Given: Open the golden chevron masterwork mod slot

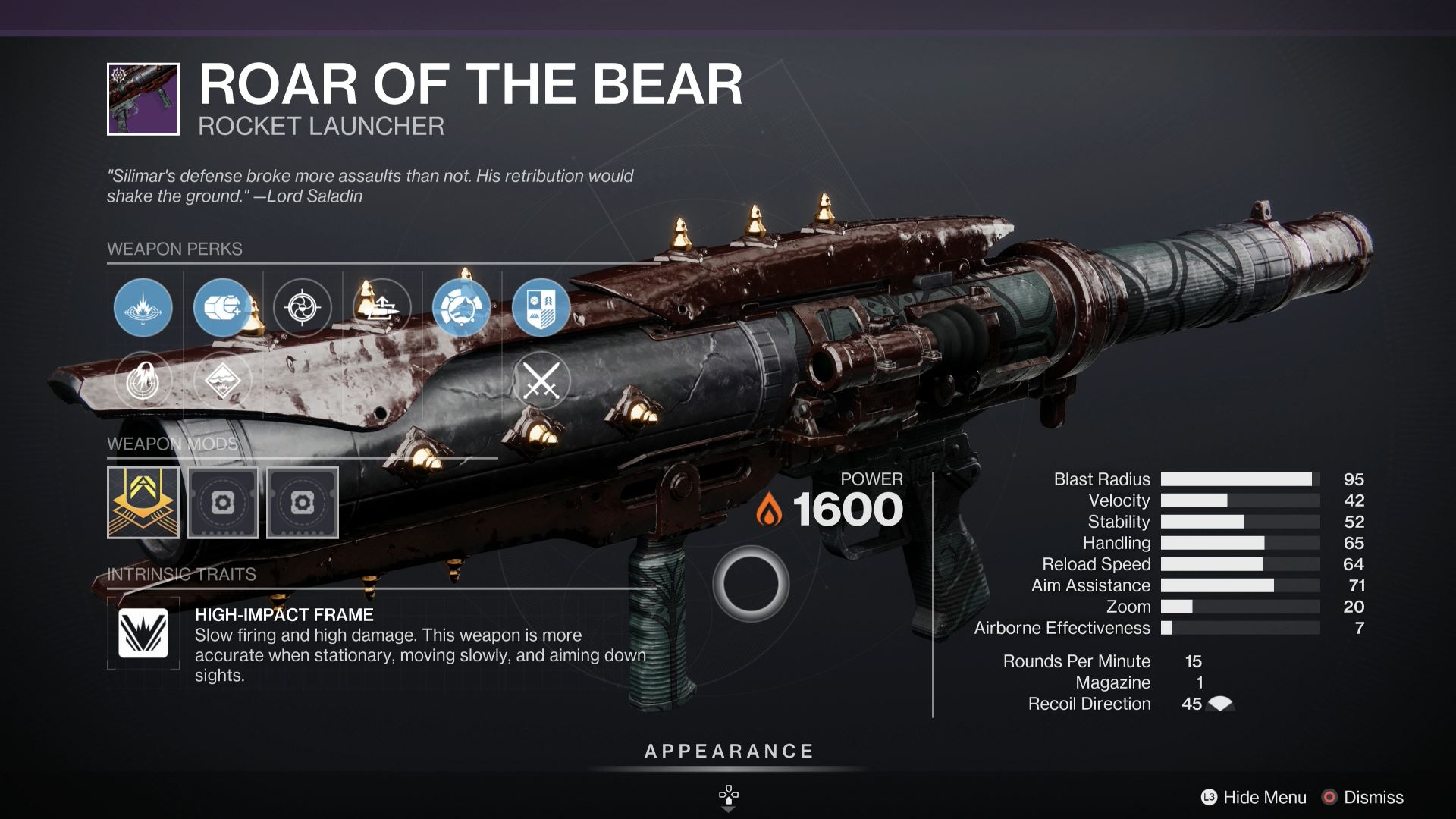Looking at the screenshot, I should (x=143, y=502).
